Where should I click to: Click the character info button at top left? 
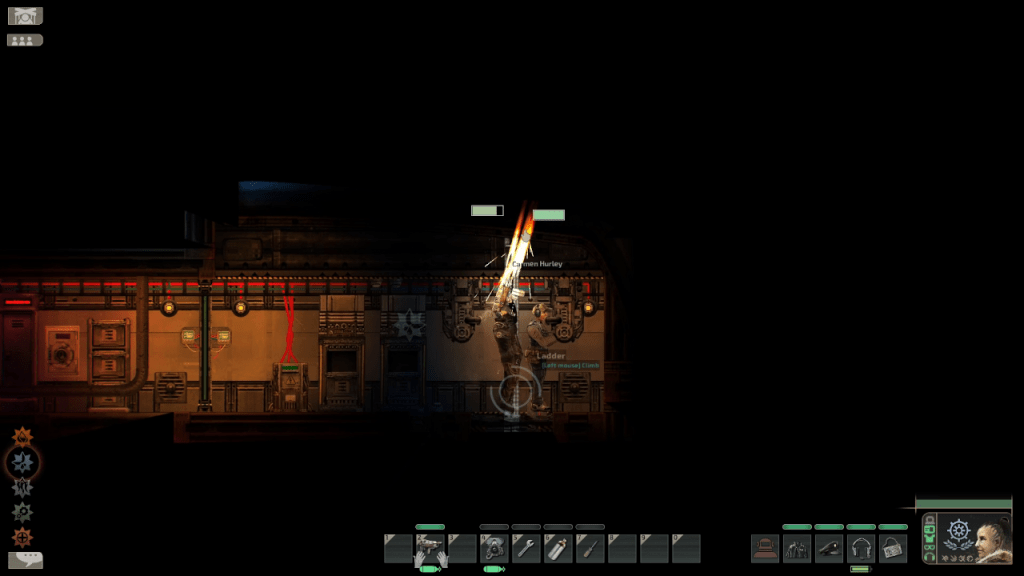(24, 16)
